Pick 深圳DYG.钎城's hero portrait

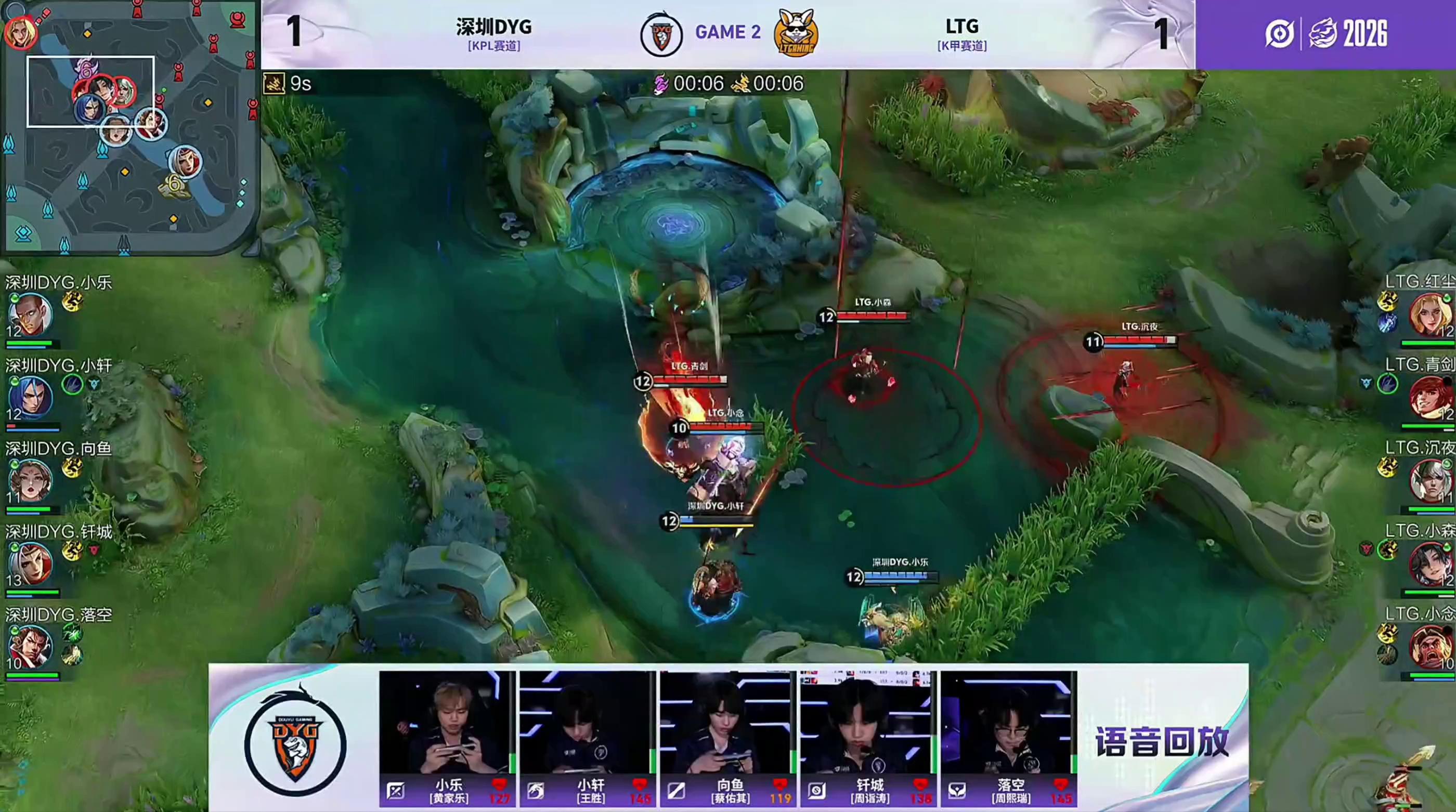pyautogui.click(x=30, y=564)
